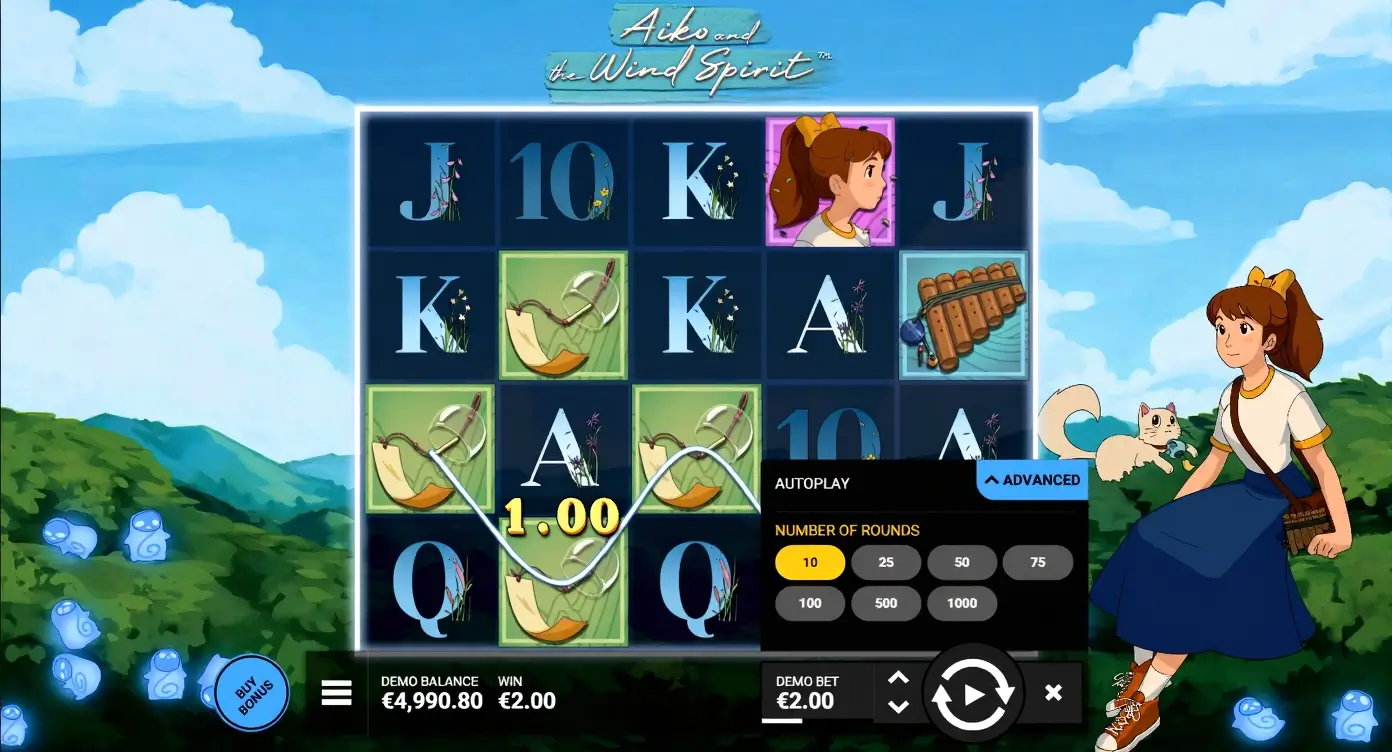Open the Advanced tab on the autoplay panel
The width and height of the screenshot is (1392, 752).
pos(1032,479)
